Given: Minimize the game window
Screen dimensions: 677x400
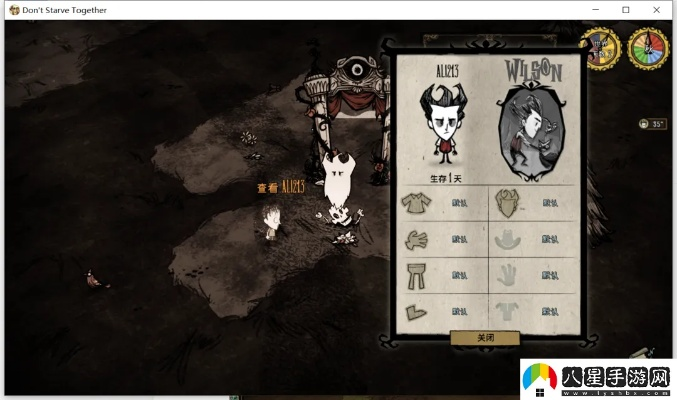Looking at the screenshot, I should tap(595, 10).
